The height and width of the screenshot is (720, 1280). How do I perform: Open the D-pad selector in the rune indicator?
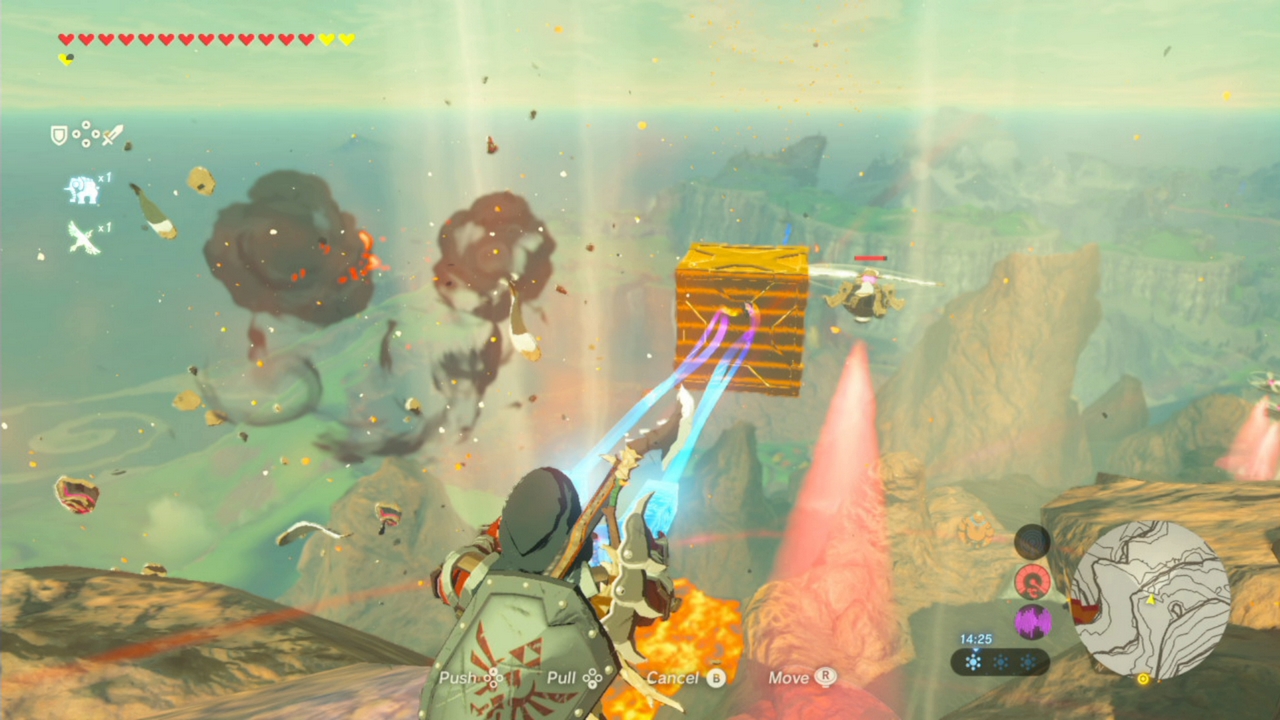click(86, 134)
